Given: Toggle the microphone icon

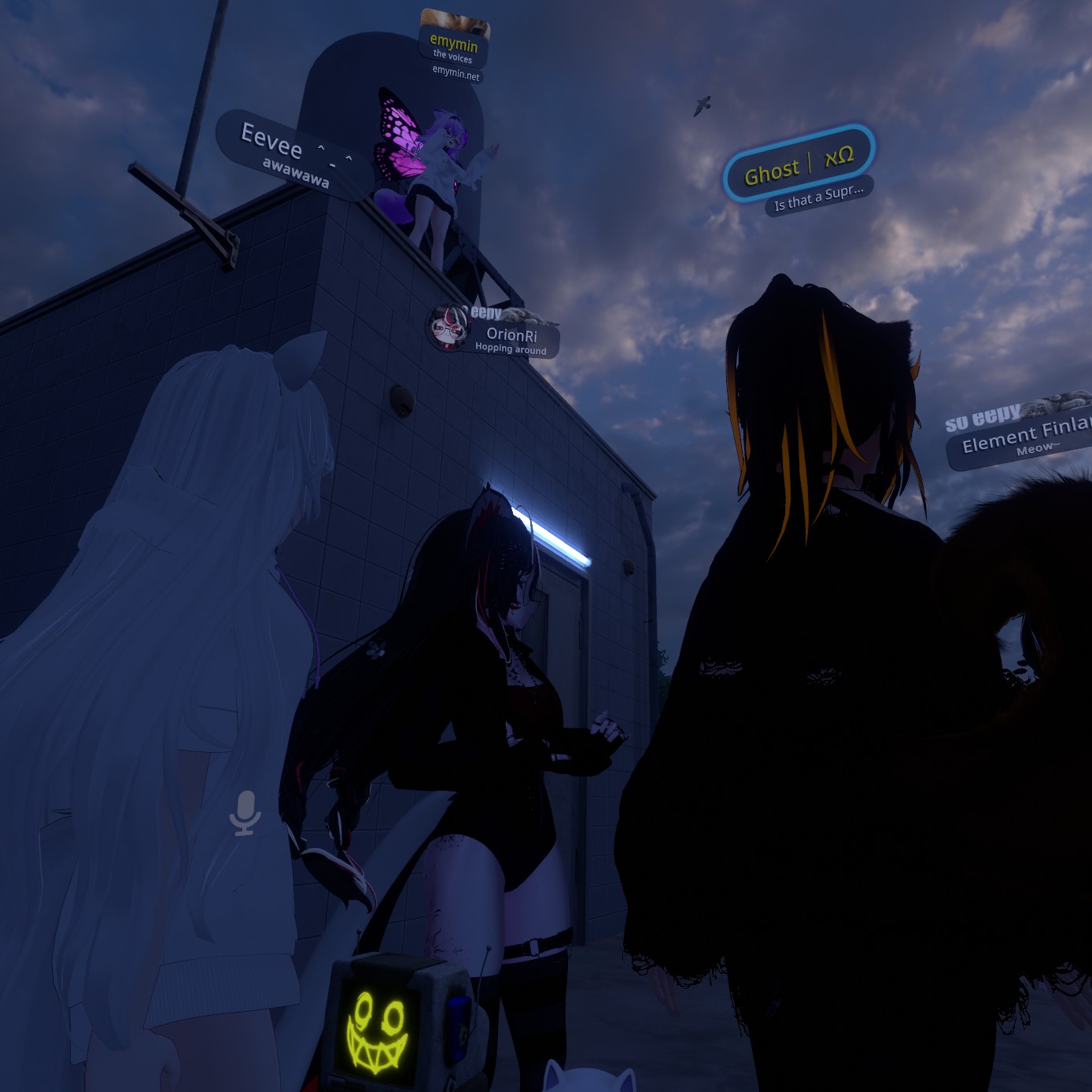Looking at the screenshot, I should 245,813.
